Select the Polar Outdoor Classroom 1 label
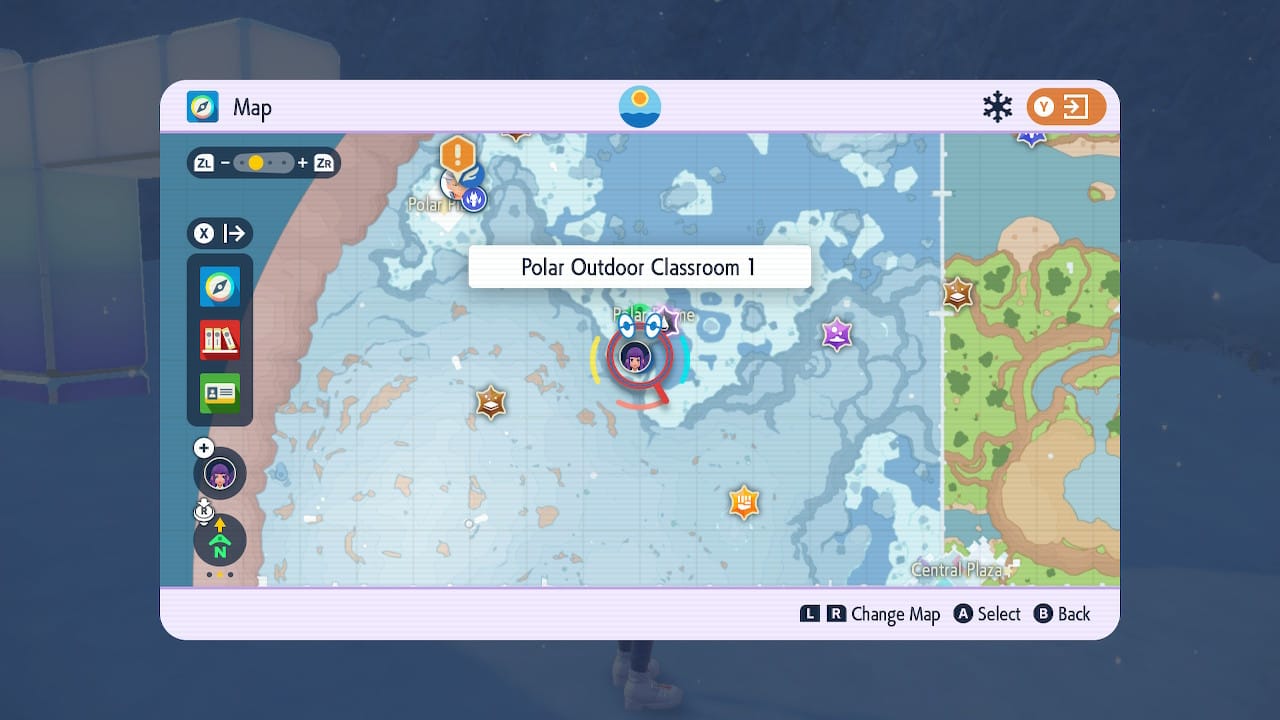This screenshot has height=720, width=1280. 638,266
